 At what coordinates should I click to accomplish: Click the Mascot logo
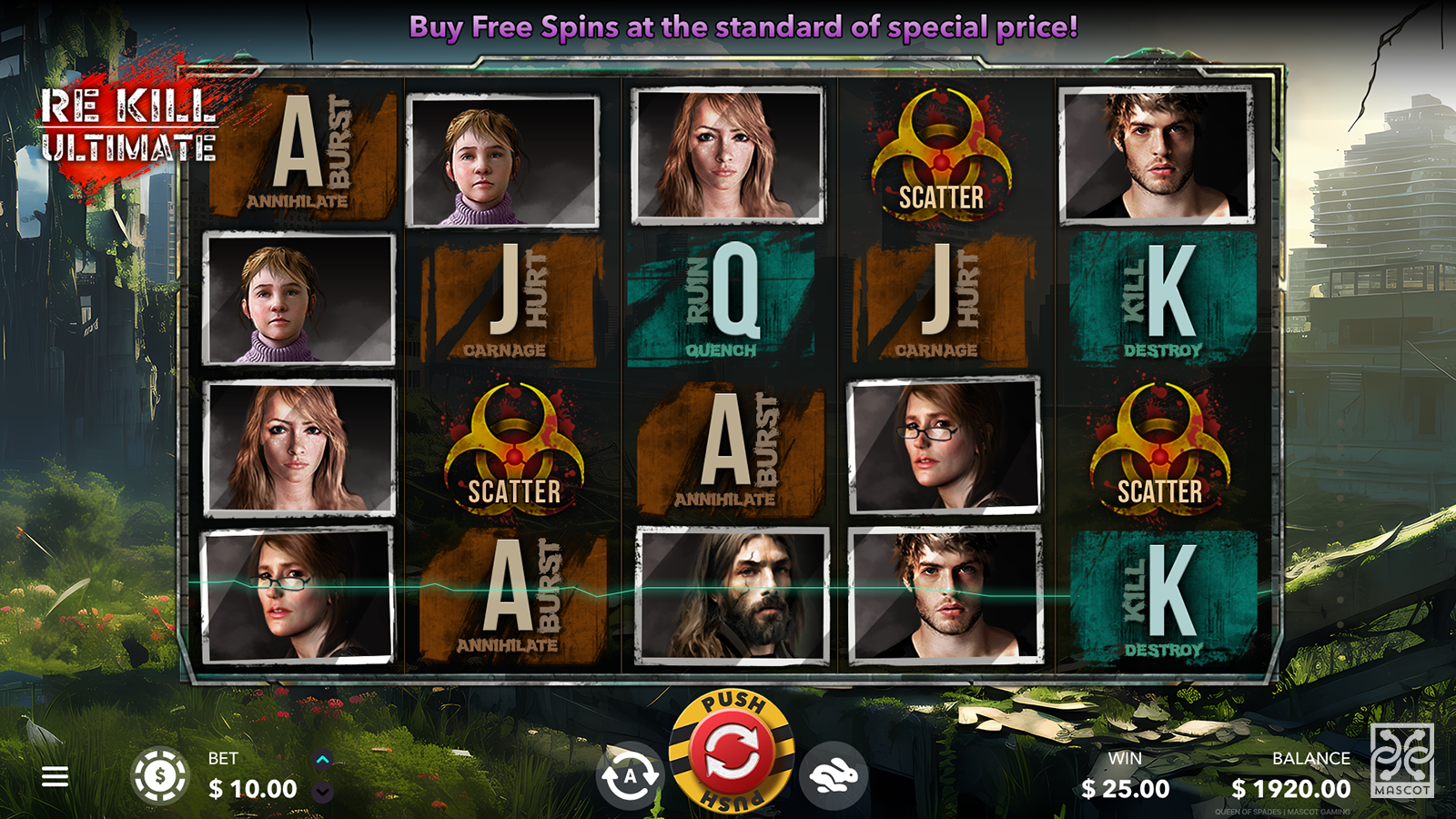1401,760
